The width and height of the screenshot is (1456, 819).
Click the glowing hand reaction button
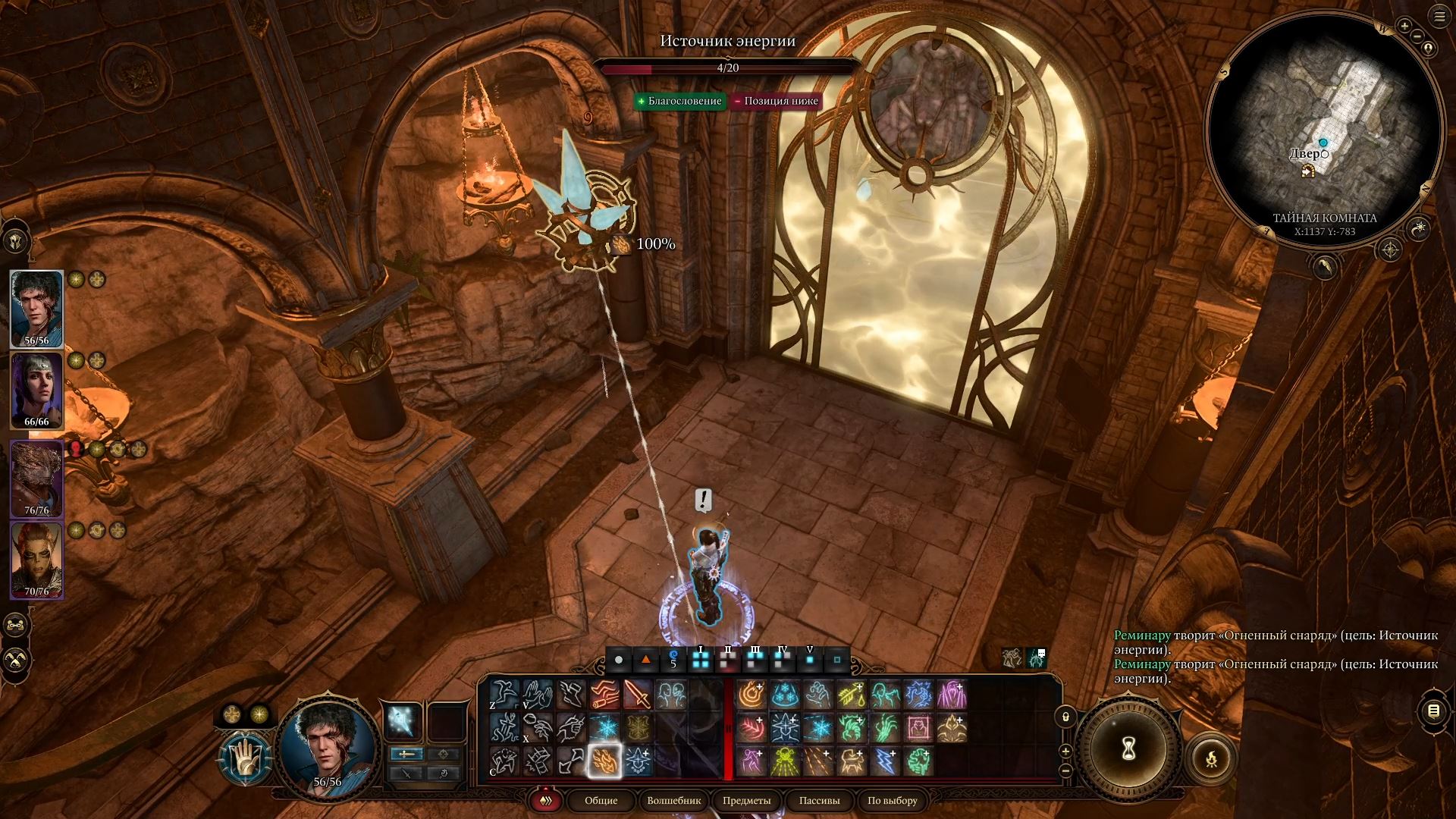click(245, 759)
